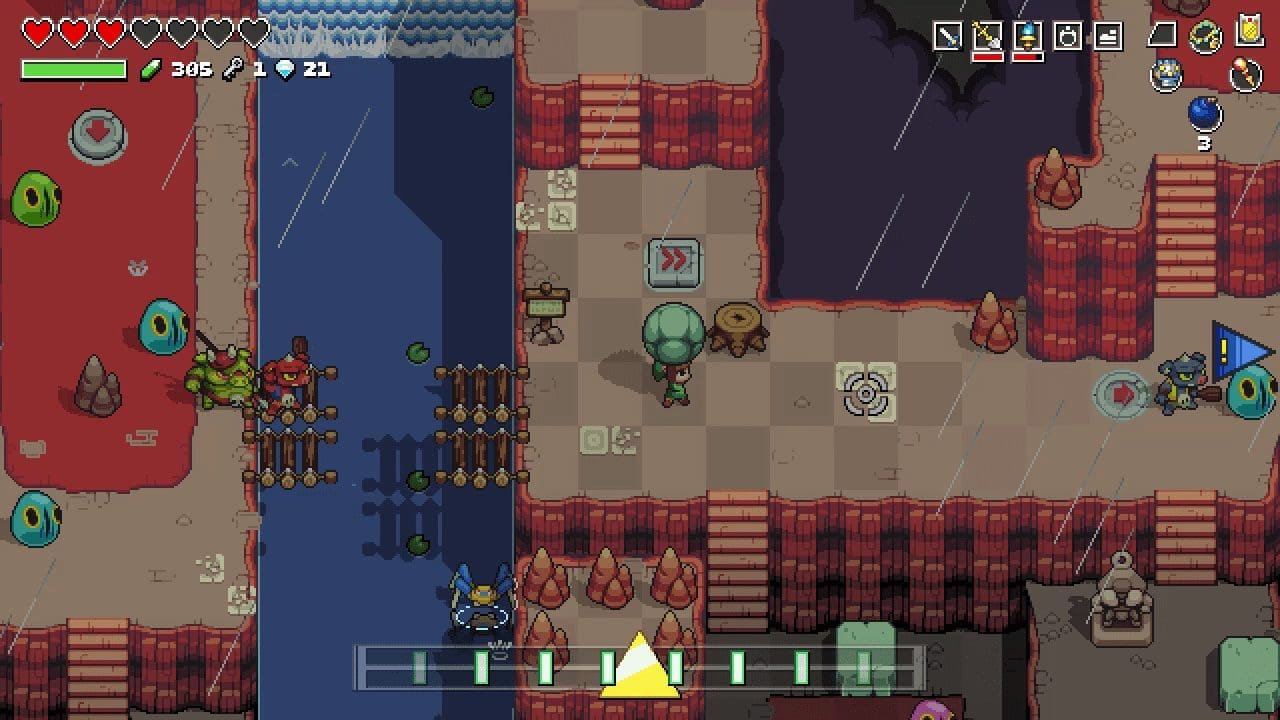
Task: Click the character portrait circular icon
Action: 1165,73
